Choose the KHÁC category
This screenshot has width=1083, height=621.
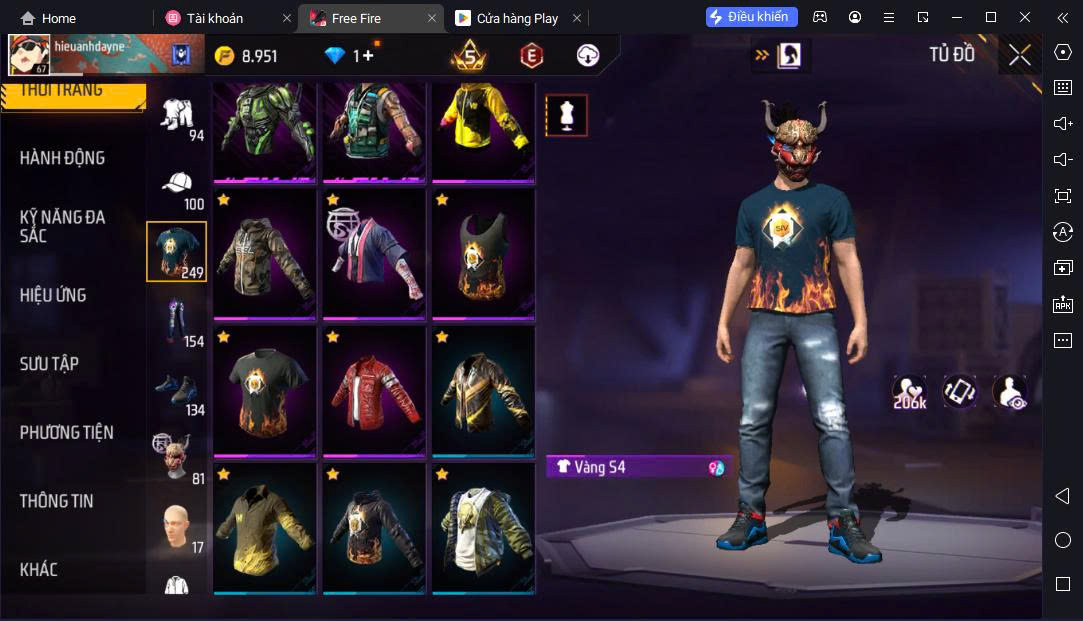coord(39,570)
